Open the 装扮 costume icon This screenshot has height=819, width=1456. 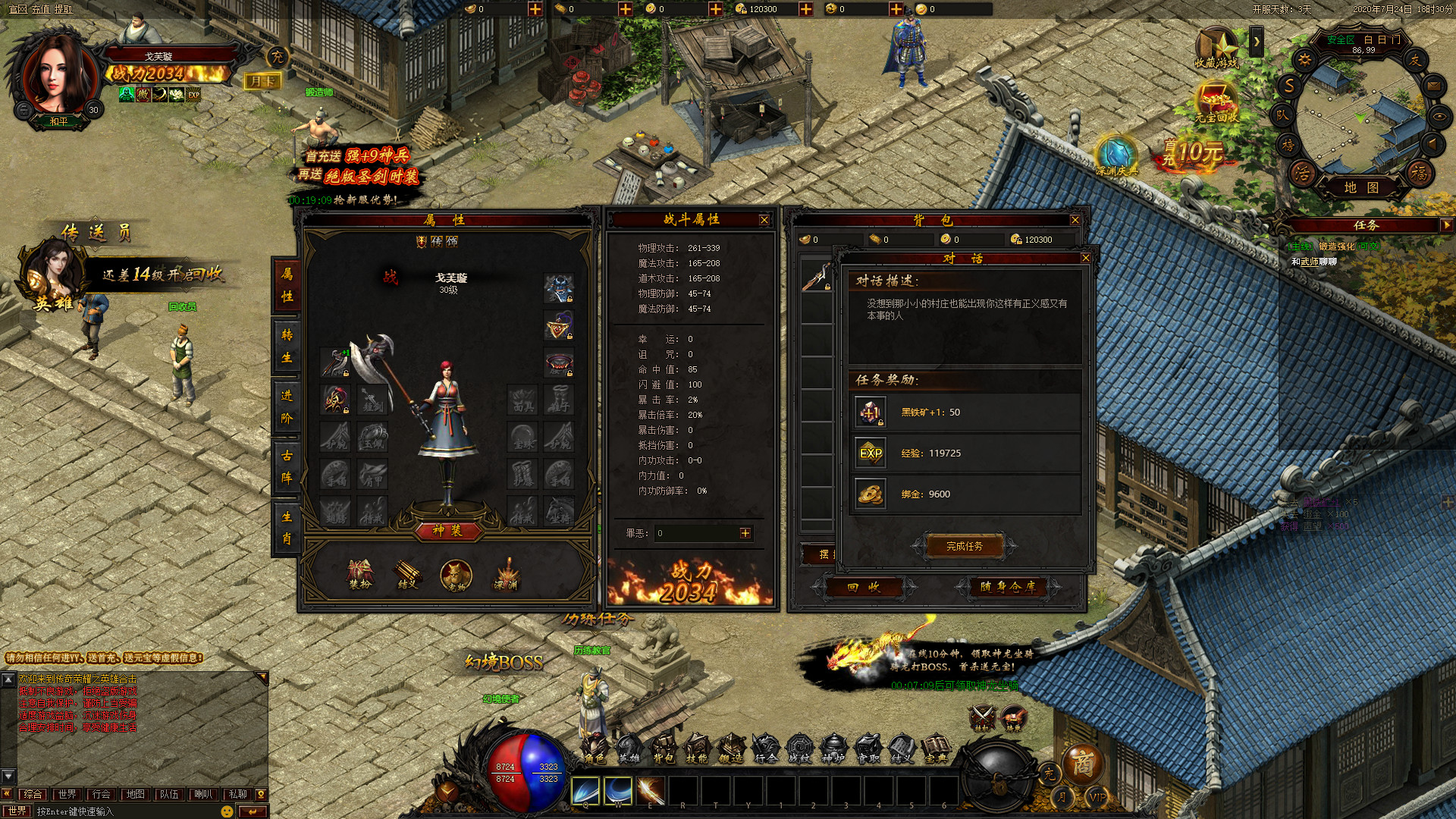pos(359,575)
